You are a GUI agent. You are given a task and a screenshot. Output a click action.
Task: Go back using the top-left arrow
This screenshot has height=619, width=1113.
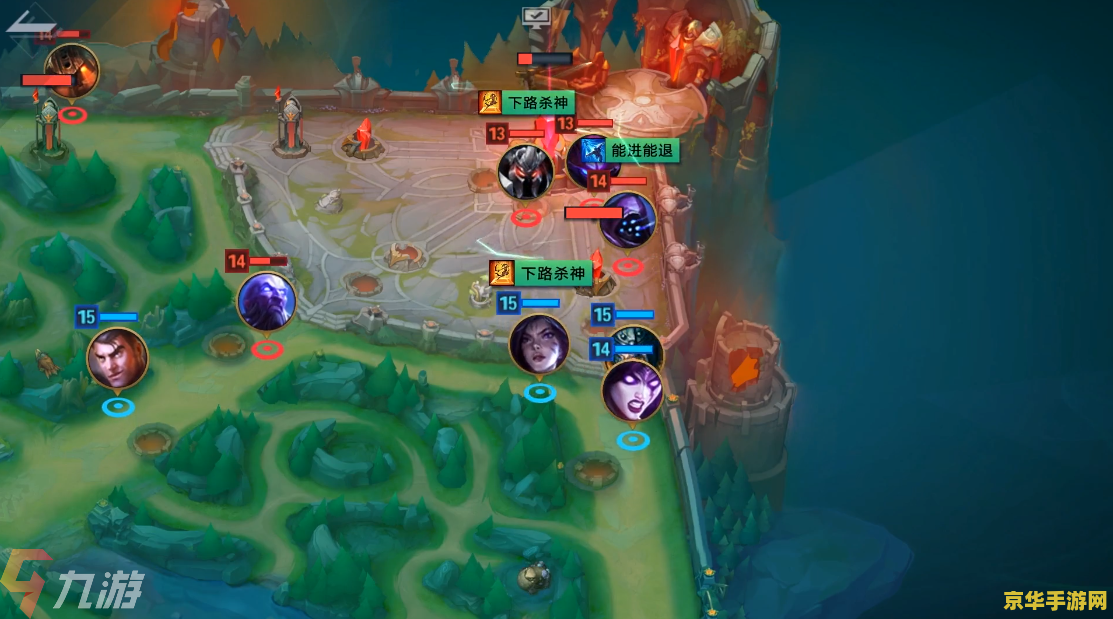[x=28, y=20]
